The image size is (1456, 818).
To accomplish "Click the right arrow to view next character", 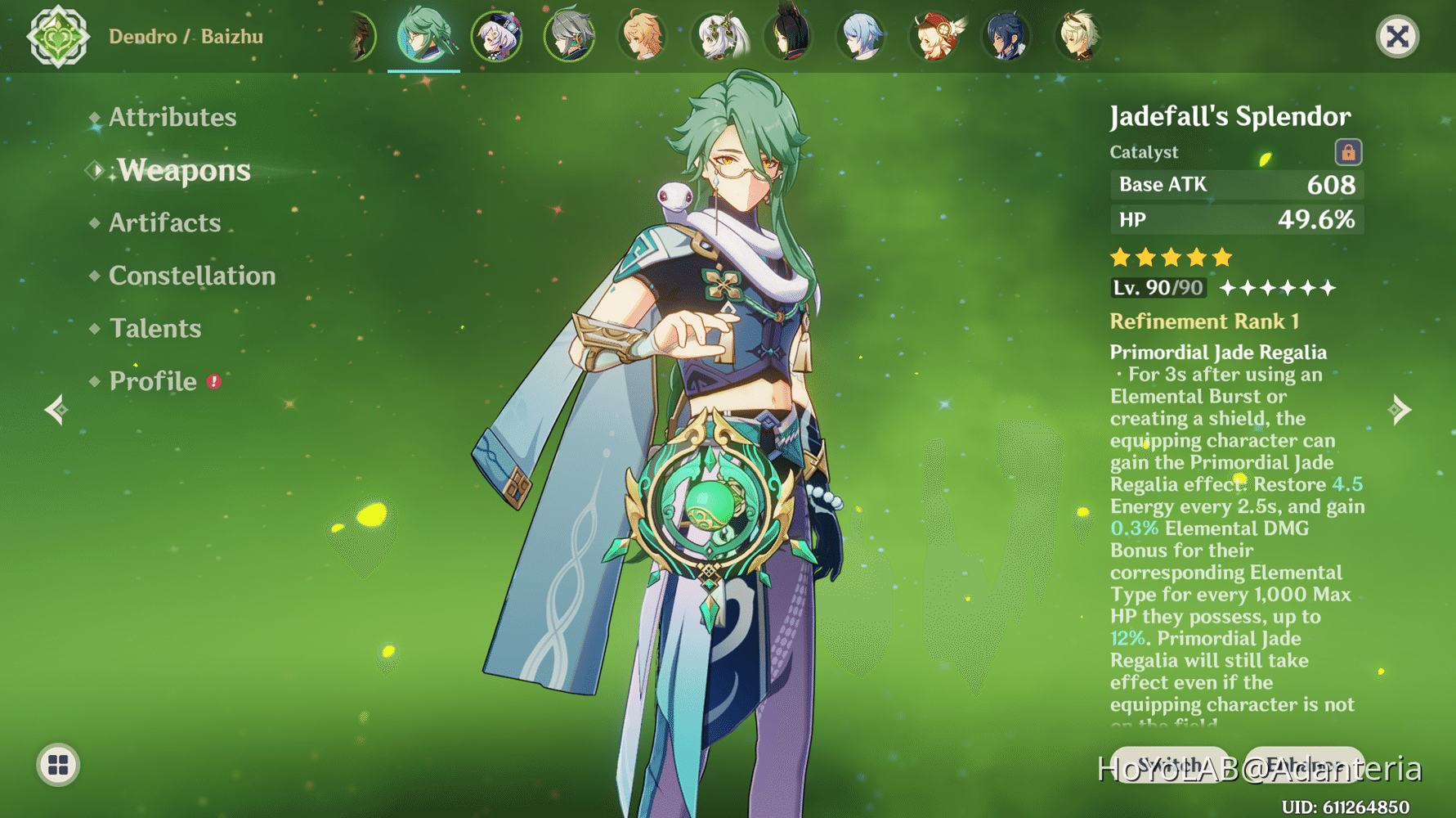I will tap(1400, 409).
